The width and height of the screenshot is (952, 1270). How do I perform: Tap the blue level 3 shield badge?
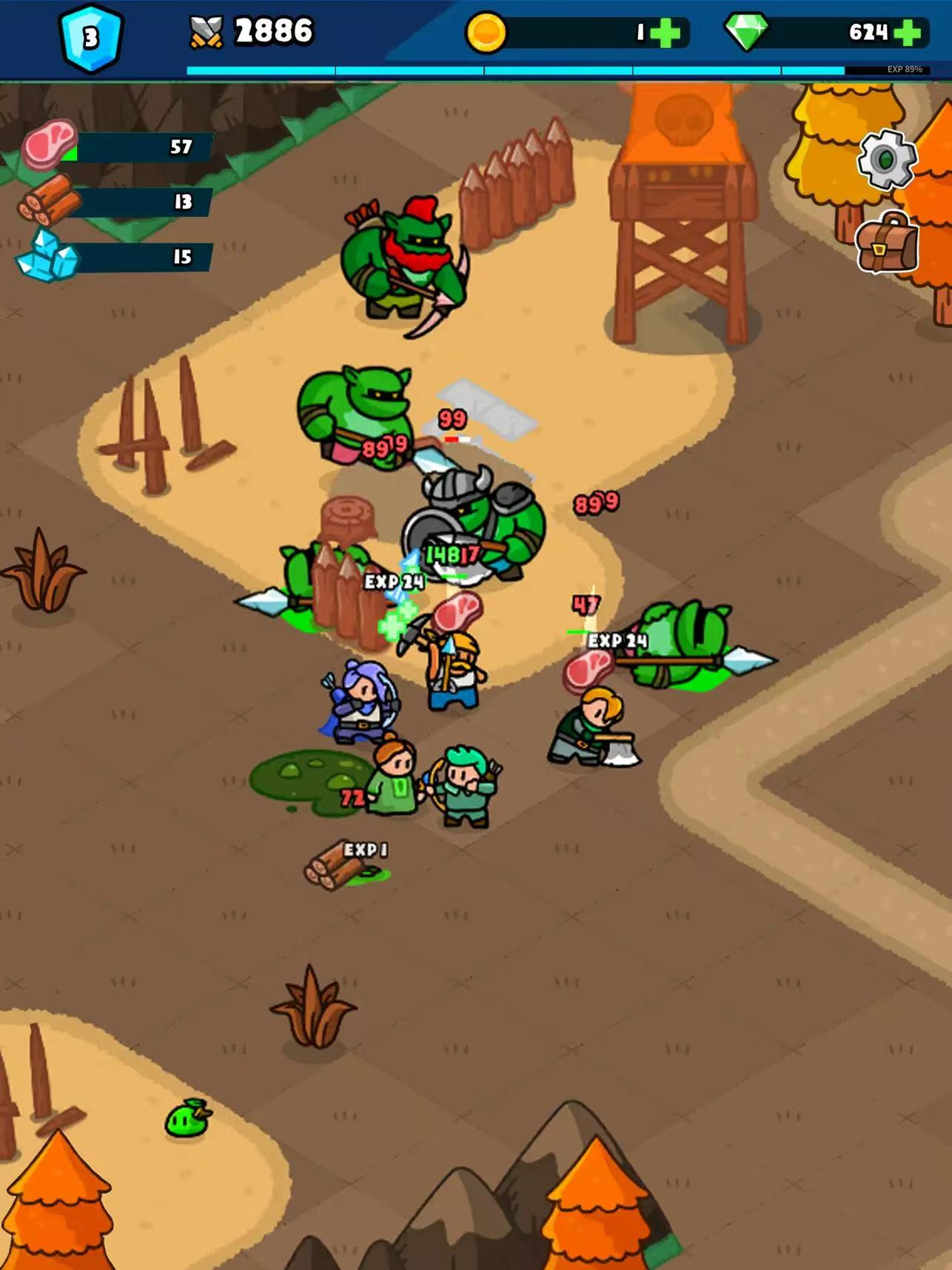coord(90,38)
